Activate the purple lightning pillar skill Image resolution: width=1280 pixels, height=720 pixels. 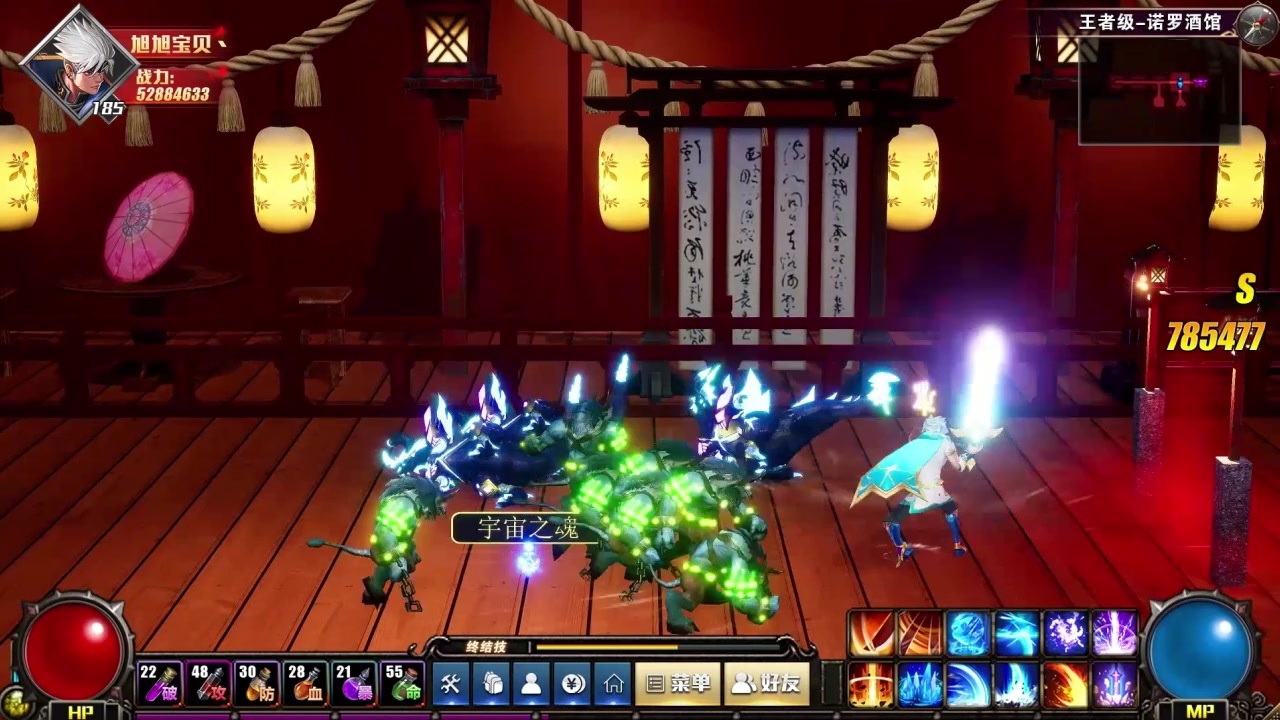coord(1114,633)
